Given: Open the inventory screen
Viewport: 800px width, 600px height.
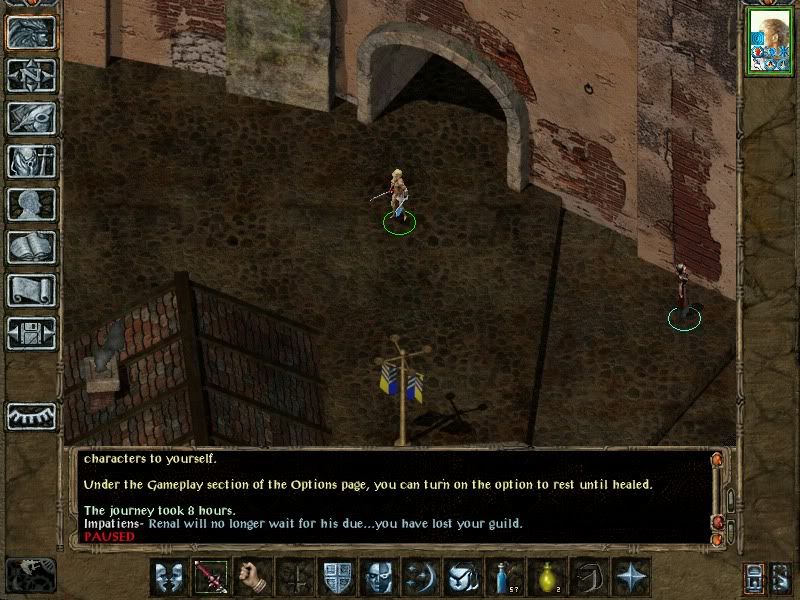Looking at the screenshot, I should pyautogui.click(x=31, y=161).
